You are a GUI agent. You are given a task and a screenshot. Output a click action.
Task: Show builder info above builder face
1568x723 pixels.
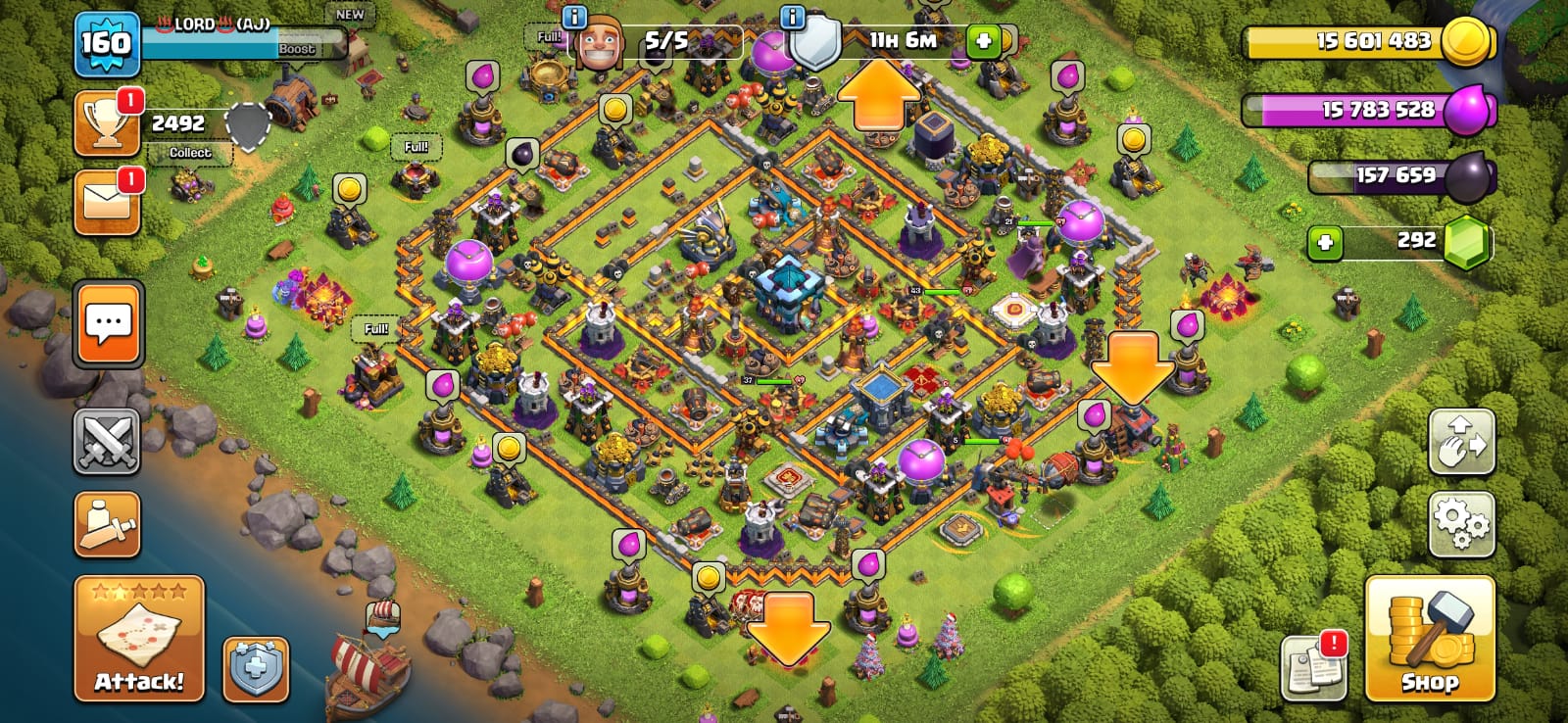pos(574,17)
